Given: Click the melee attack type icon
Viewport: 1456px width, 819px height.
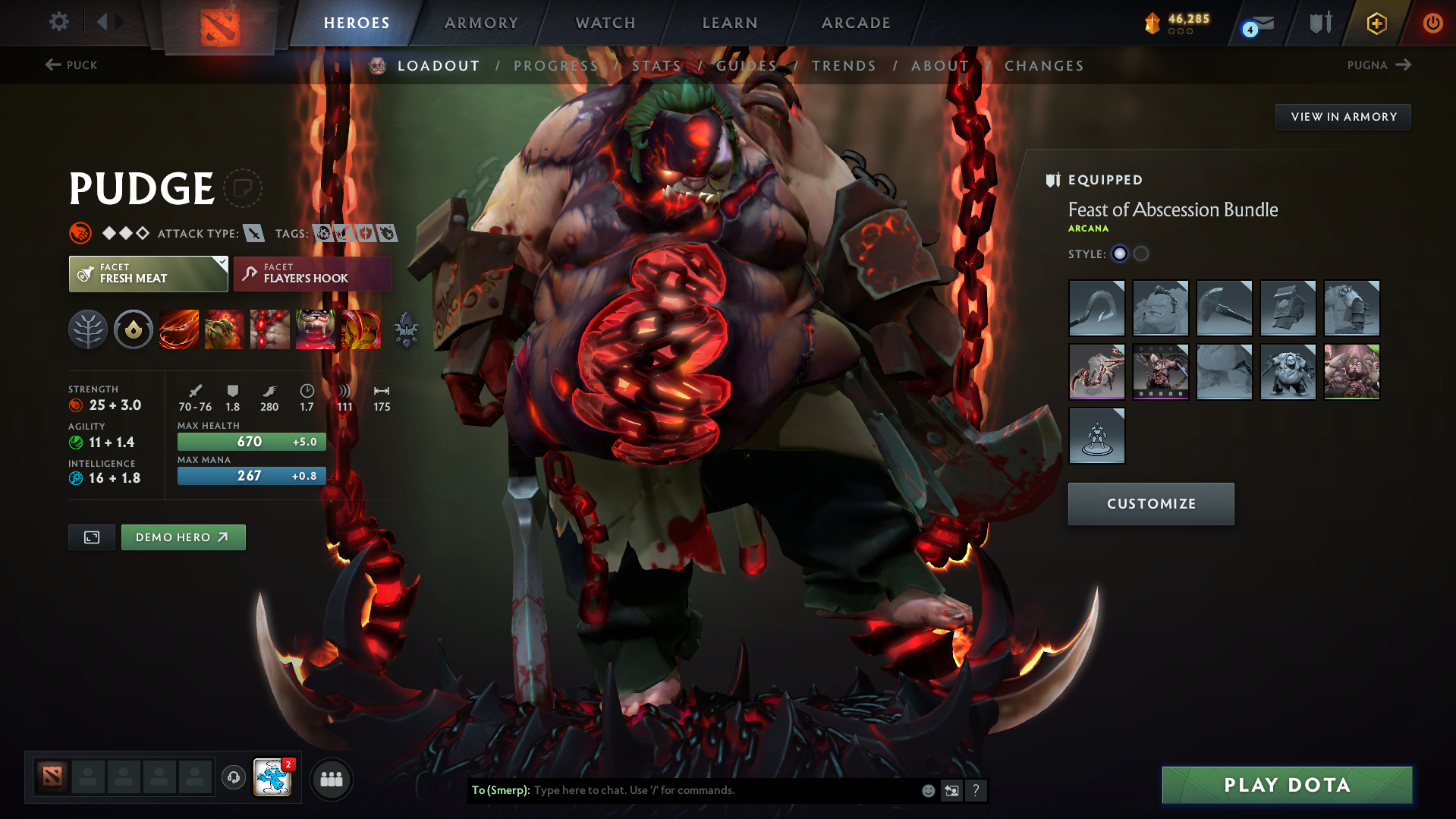Looking at the screenshot, I should [x=253, y=233].
